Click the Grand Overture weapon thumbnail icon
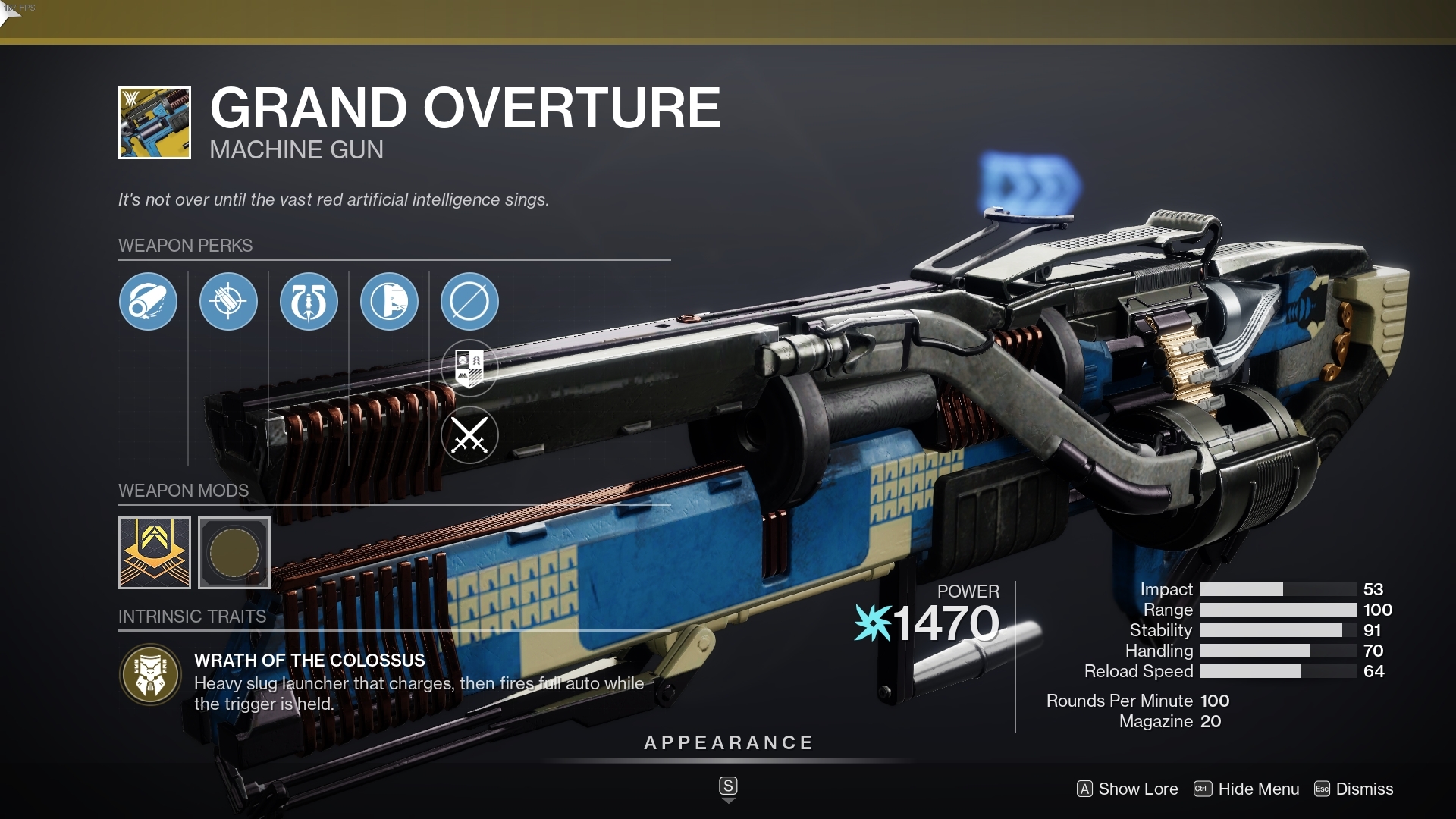Image resolution: width=1456 pixels, height=819 pixels. coord(154,122)
